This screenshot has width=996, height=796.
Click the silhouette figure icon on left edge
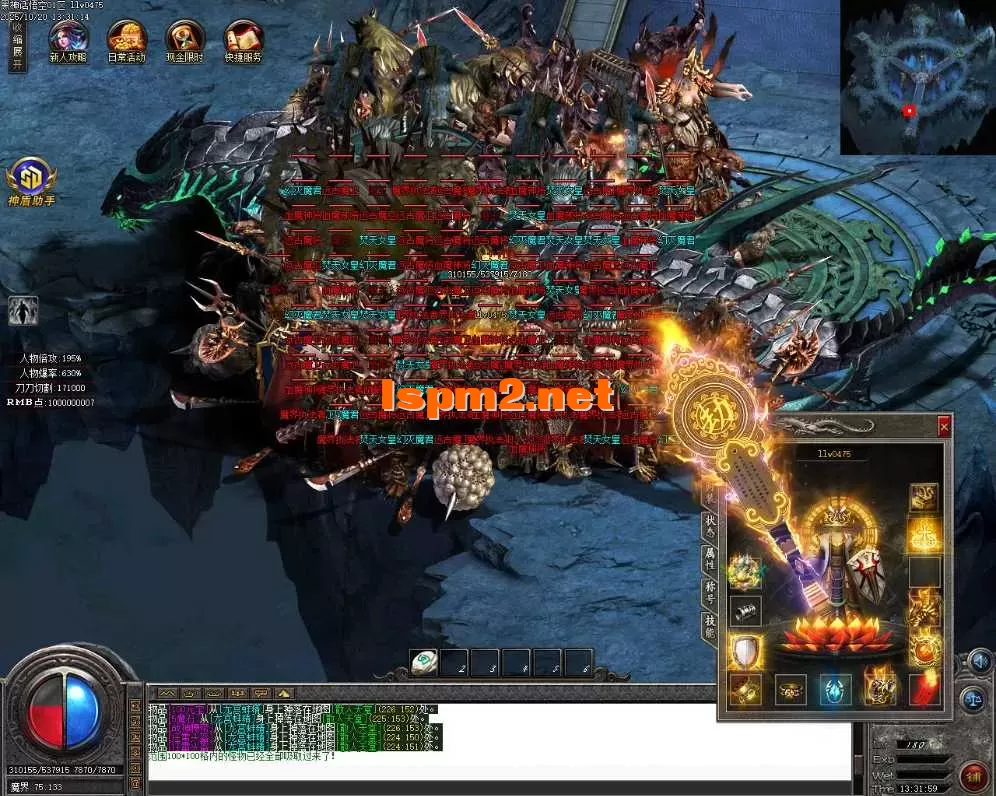point(23,311)
